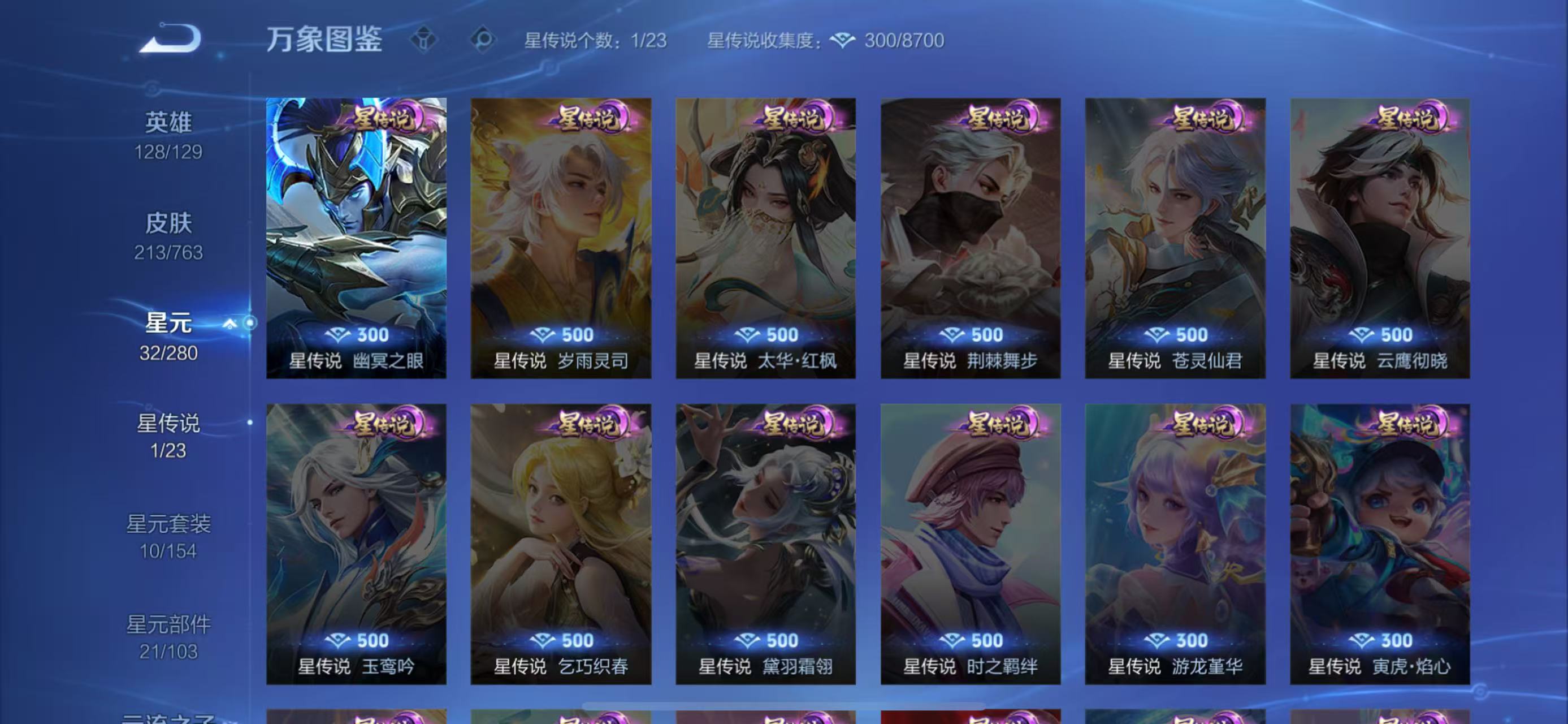Open the 星元套装 sub-tab
Viewport: 1568px width, 724px height.
(x=168, y=536)
